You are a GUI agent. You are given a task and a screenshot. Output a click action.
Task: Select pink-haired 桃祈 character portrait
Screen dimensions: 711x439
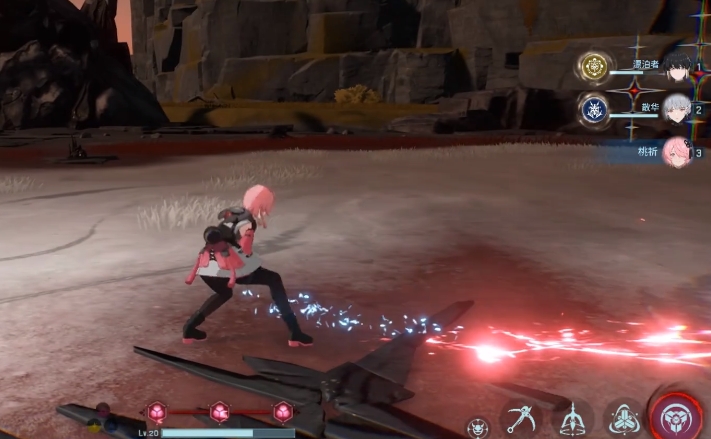[x=678, y=151]
